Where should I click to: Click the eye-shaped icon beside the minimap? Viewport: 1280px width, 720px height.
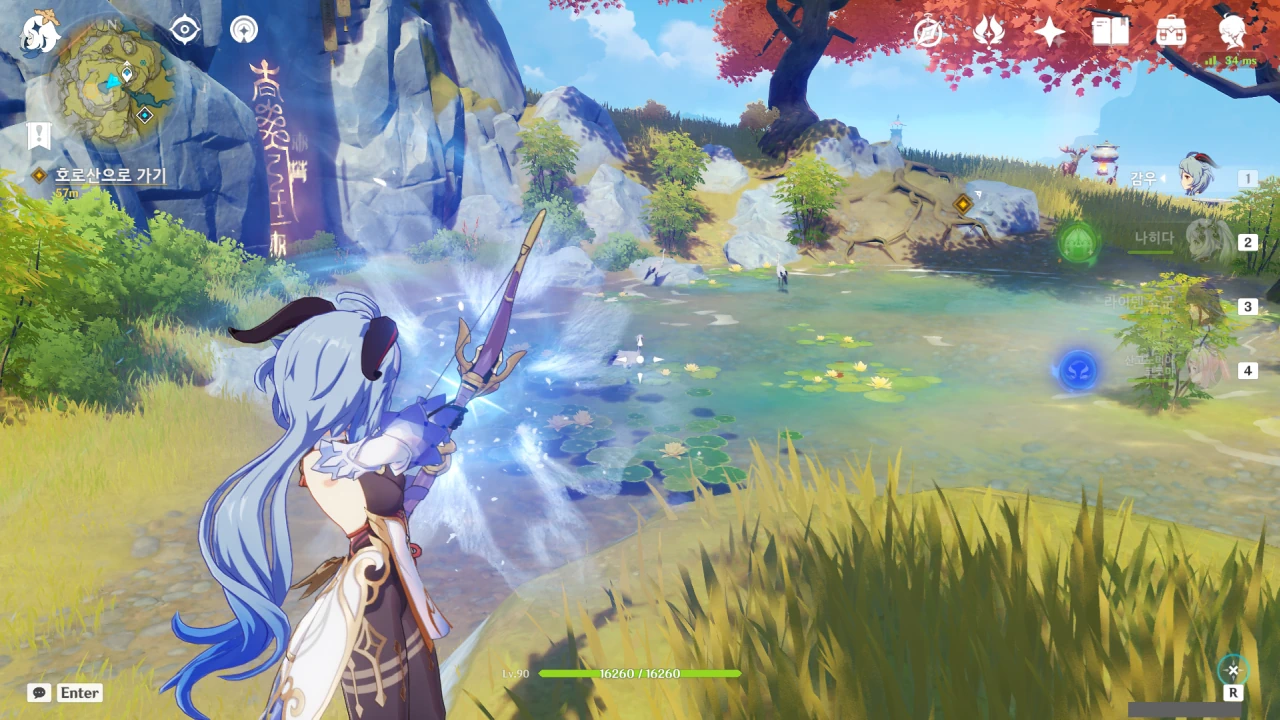(185, 30)
